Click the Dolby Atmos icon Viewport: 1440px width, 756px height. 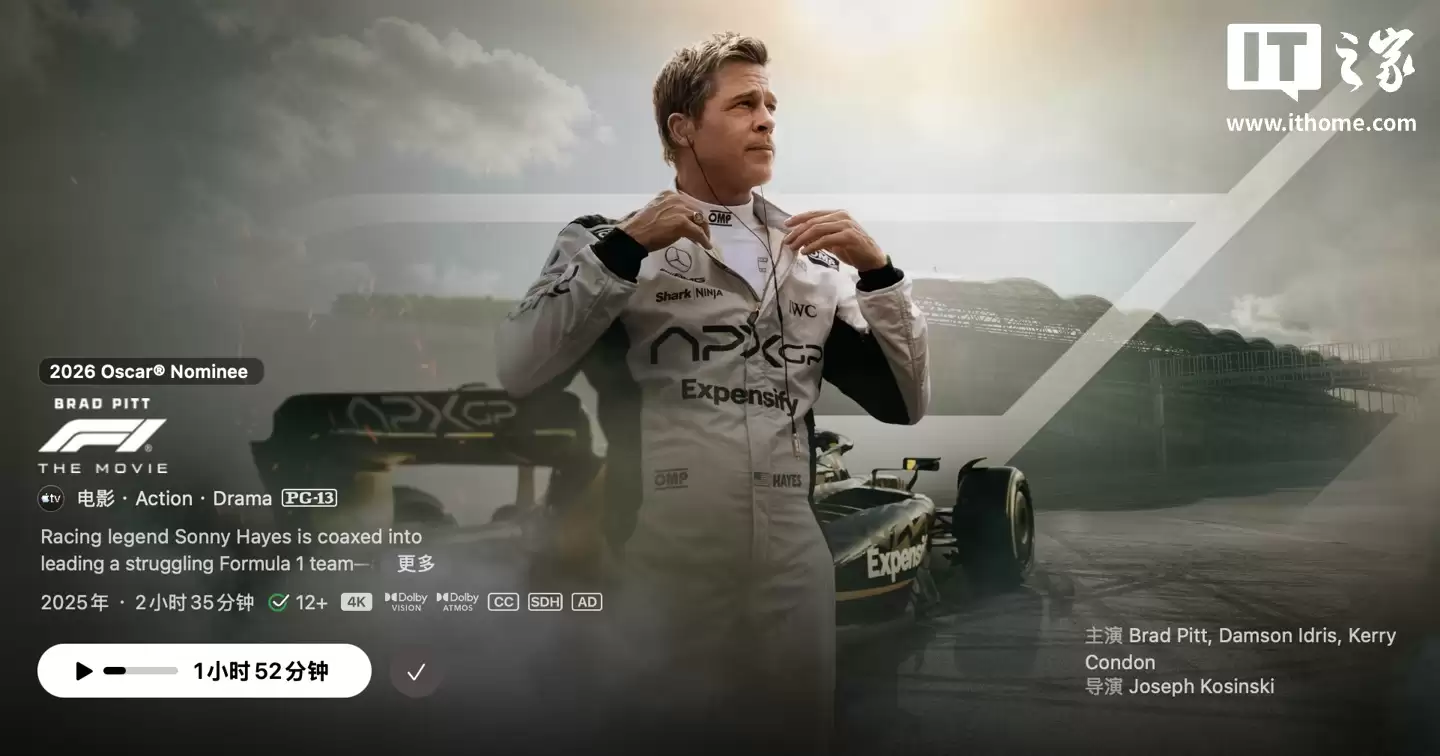[x=456, y=601]
